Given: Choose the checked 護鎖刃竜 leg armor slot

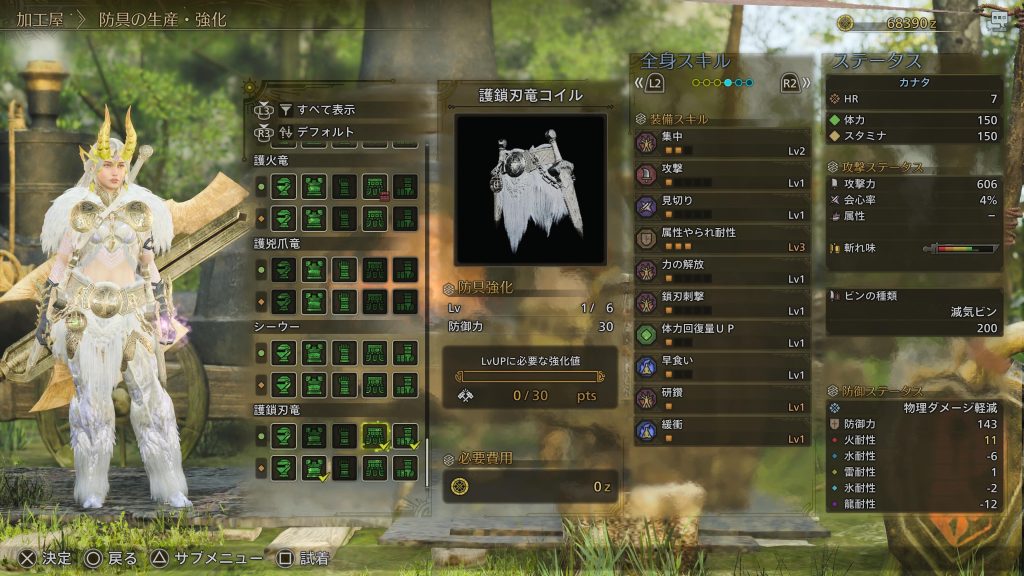Looking at the screenshot, I should [405, 436].
